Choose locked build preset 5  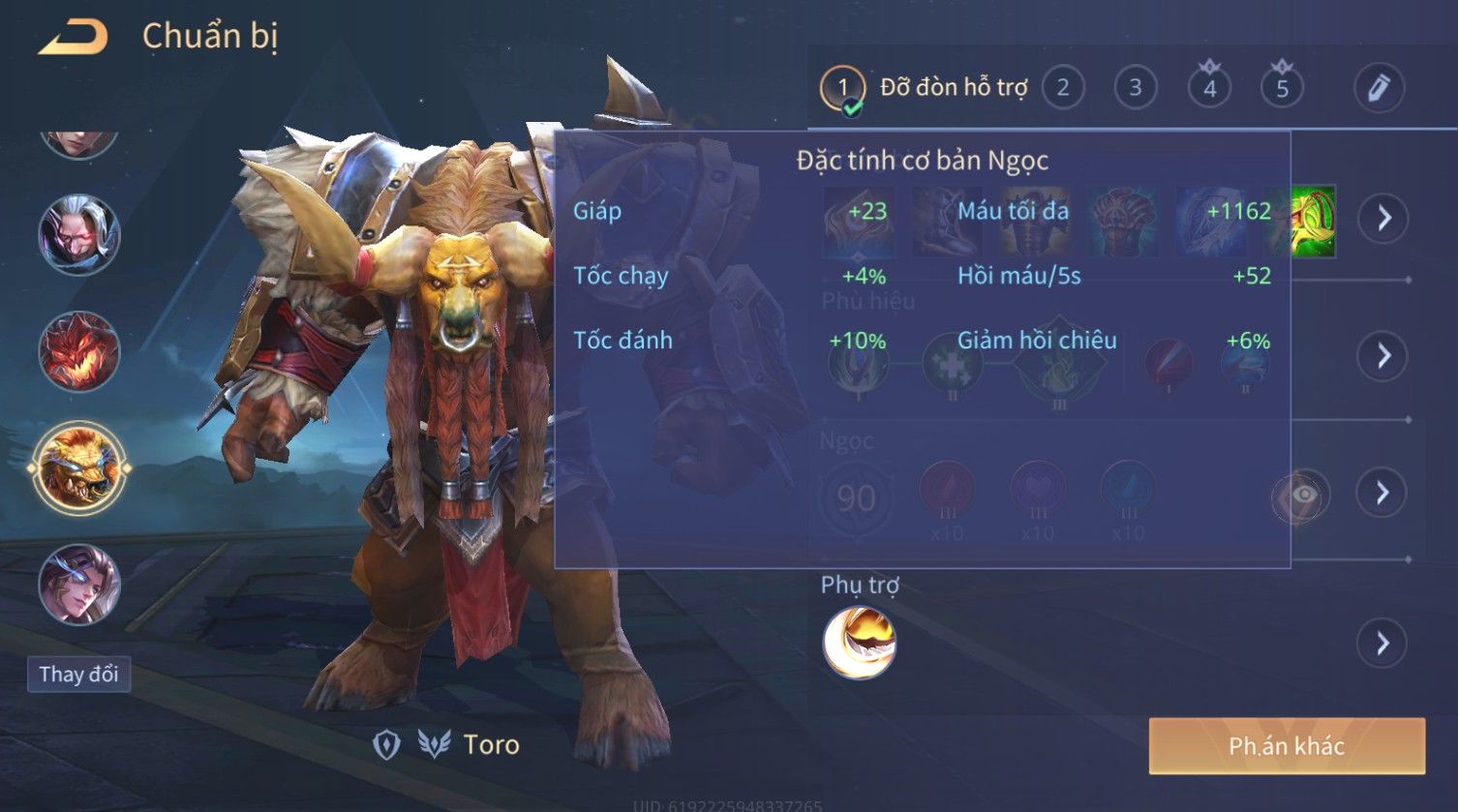(x=1282, y=89)
